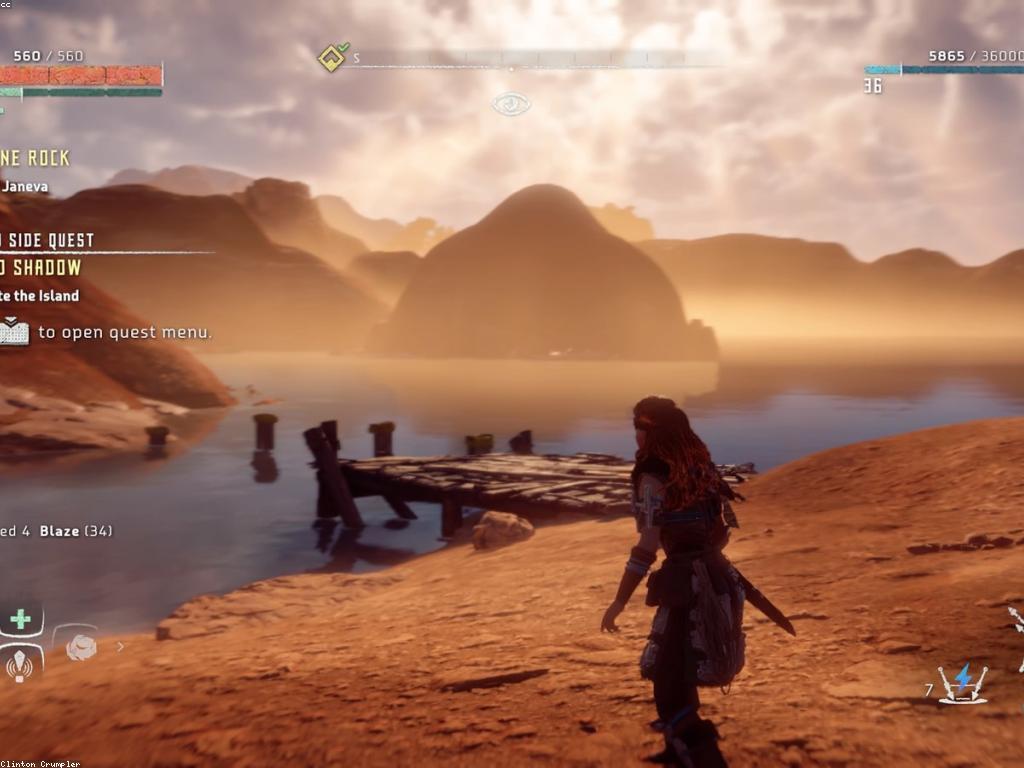
Task: Choose the rock item slot
Action: 81,647
